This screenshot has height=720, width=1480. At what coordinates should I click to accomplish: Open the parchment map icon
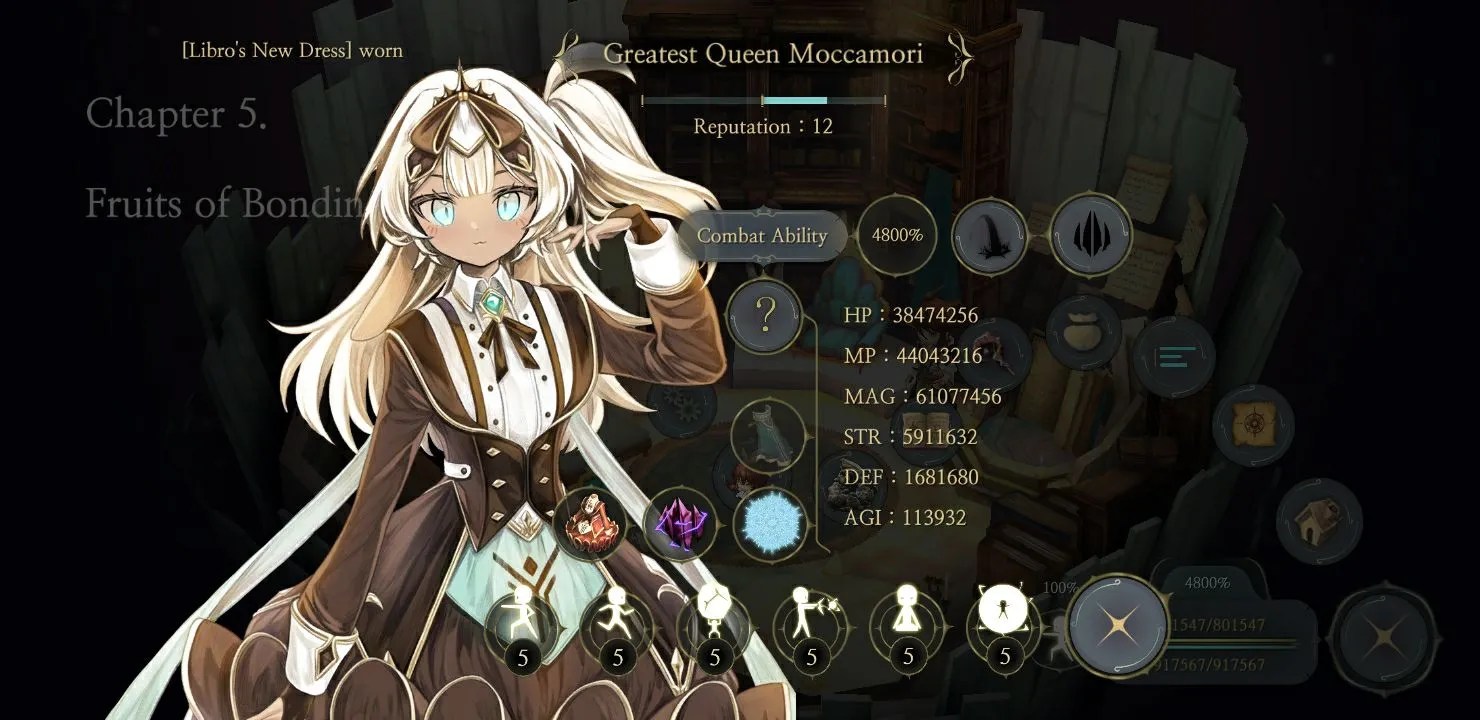(x=1253, y=426)
